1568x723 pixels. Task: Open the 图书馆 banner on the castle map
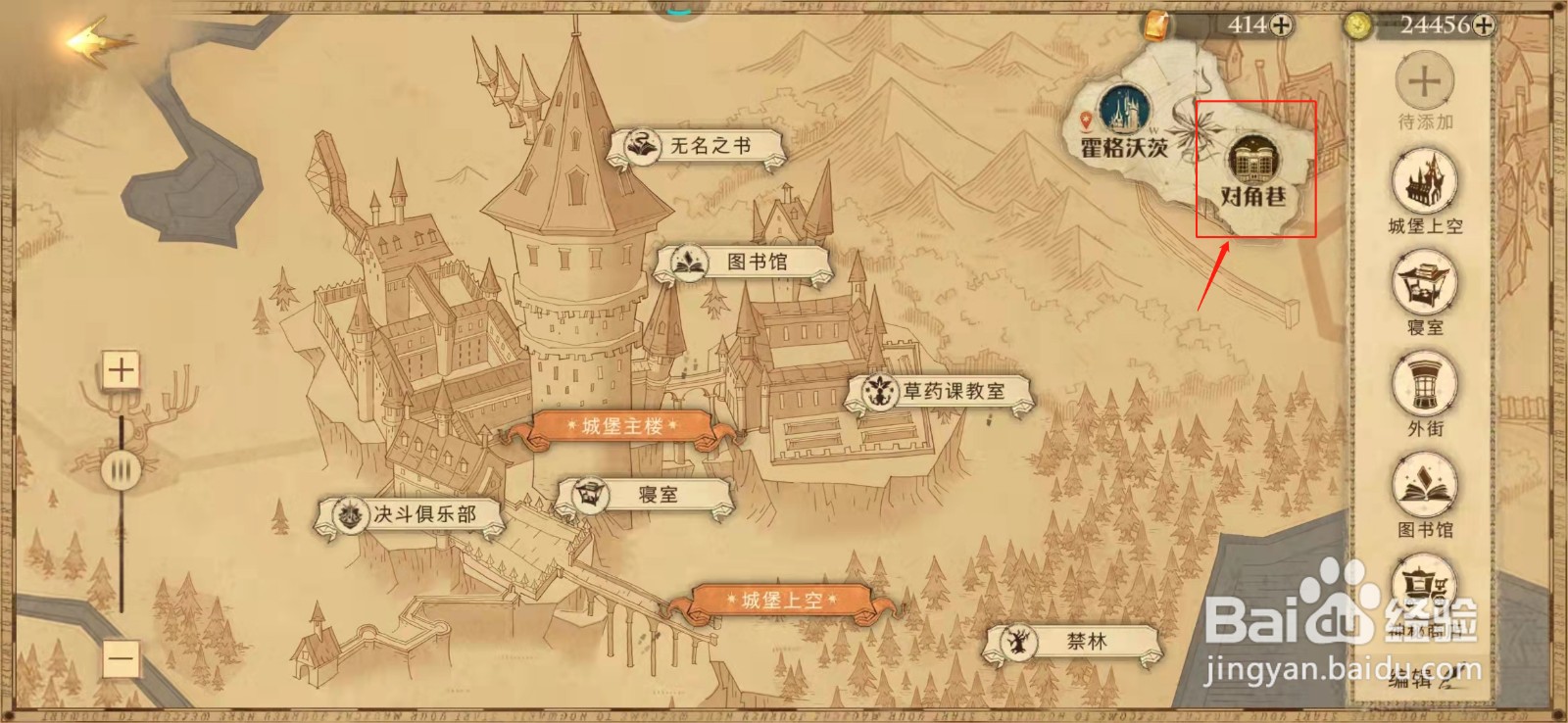point(745,261)
